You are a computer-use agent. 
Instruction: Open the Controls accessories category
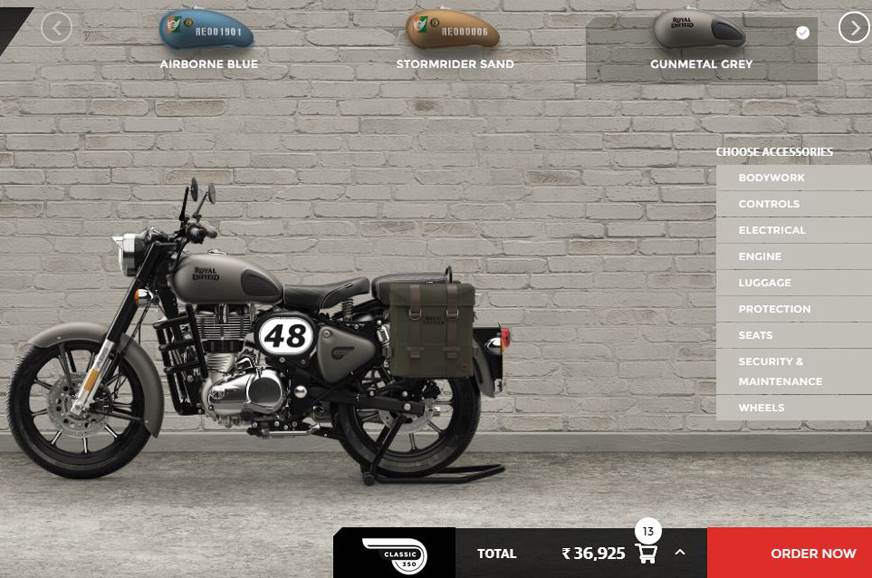coord(769,204)
